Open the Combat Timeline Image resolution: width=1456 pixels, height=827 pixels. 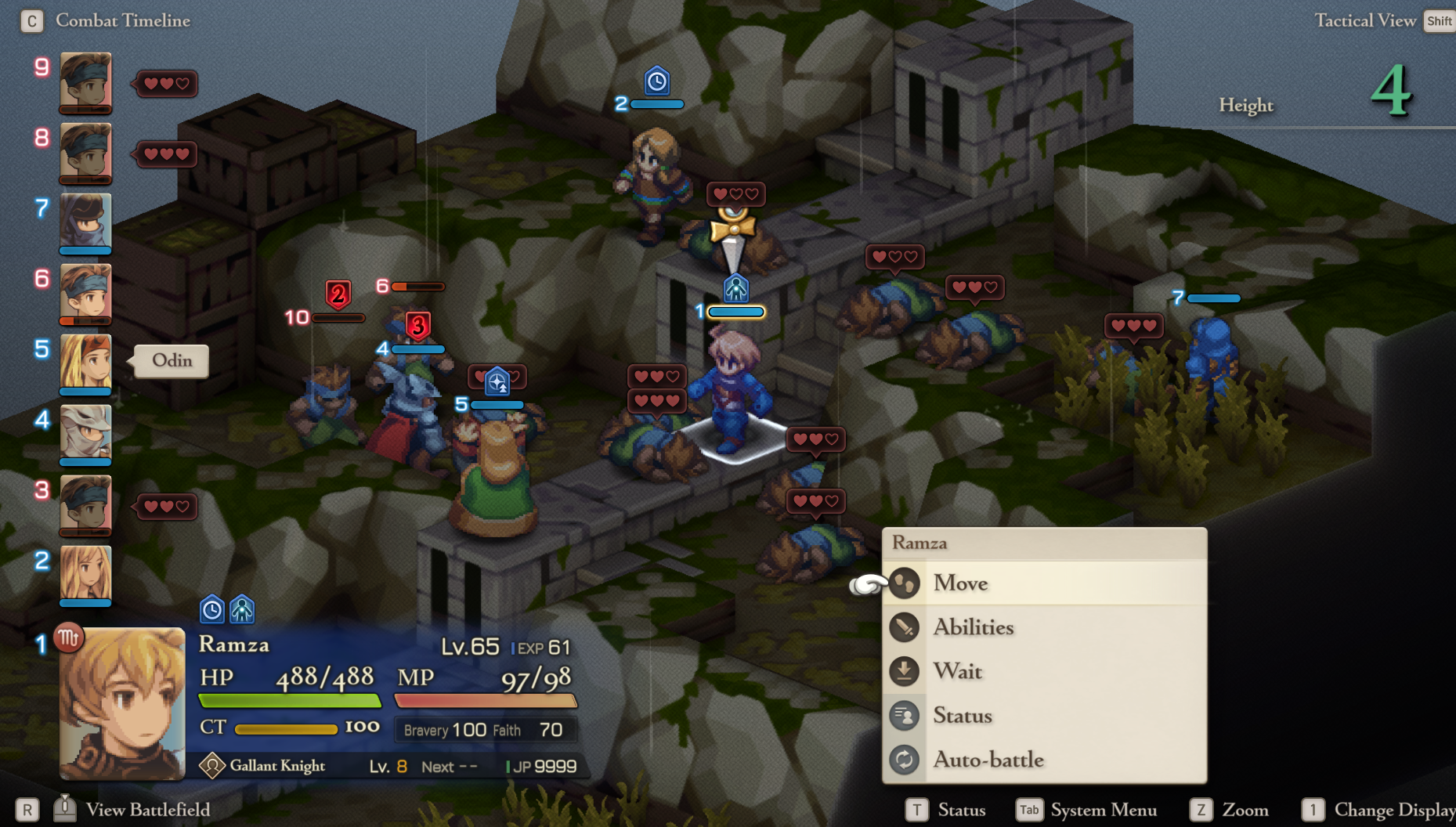pos(122,20)
